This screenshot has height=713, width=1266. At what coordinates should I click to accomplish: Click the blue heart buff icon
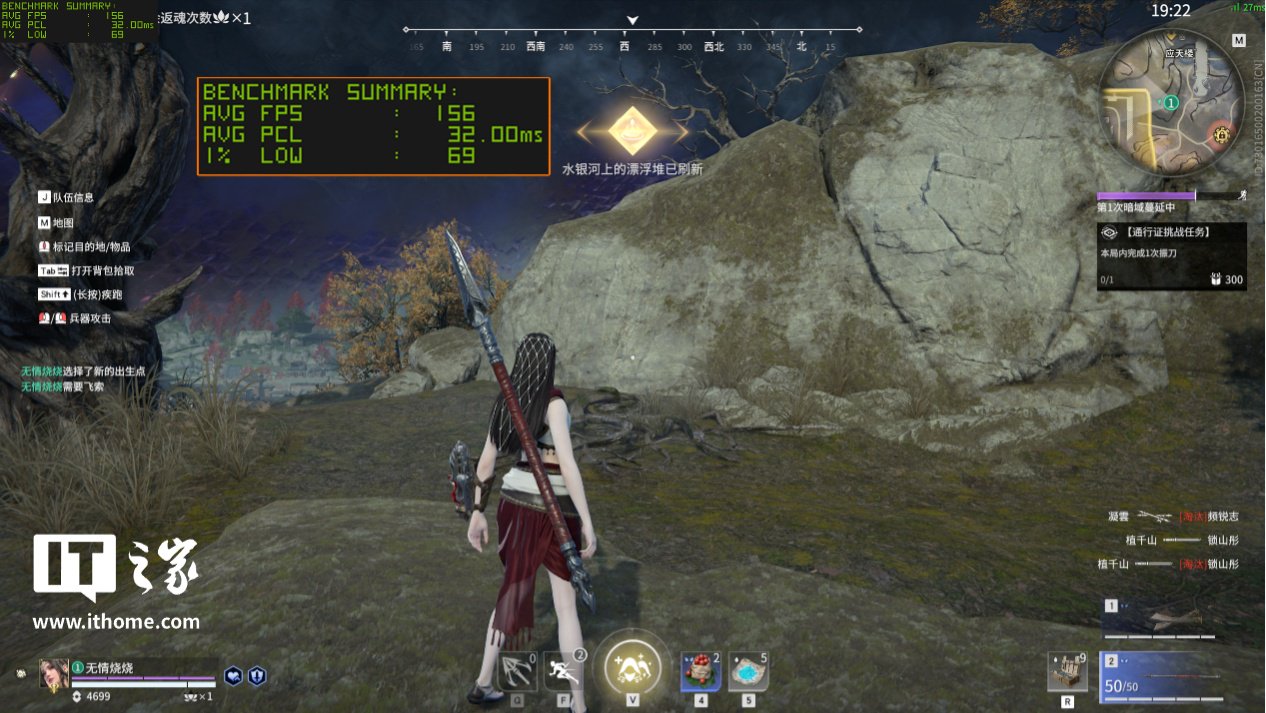233,676
